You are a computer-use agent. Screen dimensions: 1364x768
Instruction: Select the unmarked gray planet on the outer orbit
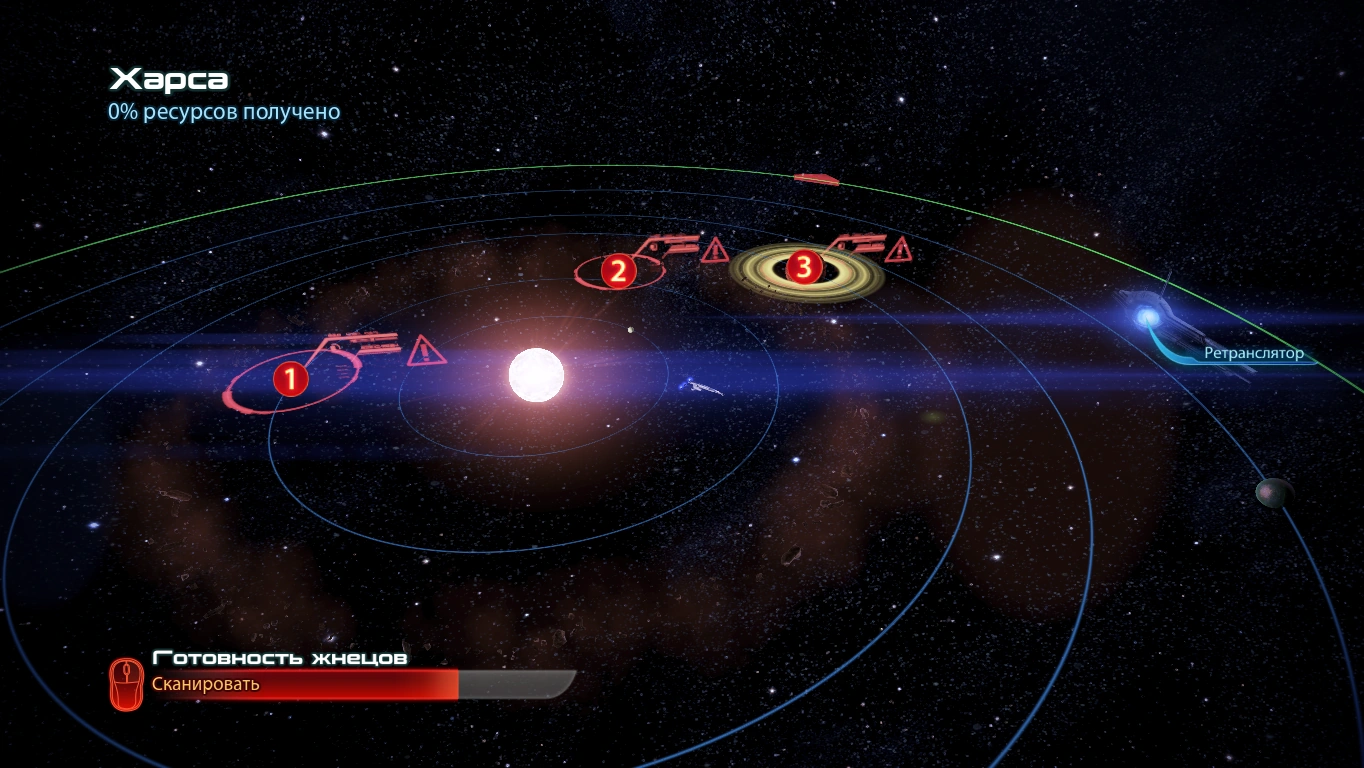(1273, 491)
